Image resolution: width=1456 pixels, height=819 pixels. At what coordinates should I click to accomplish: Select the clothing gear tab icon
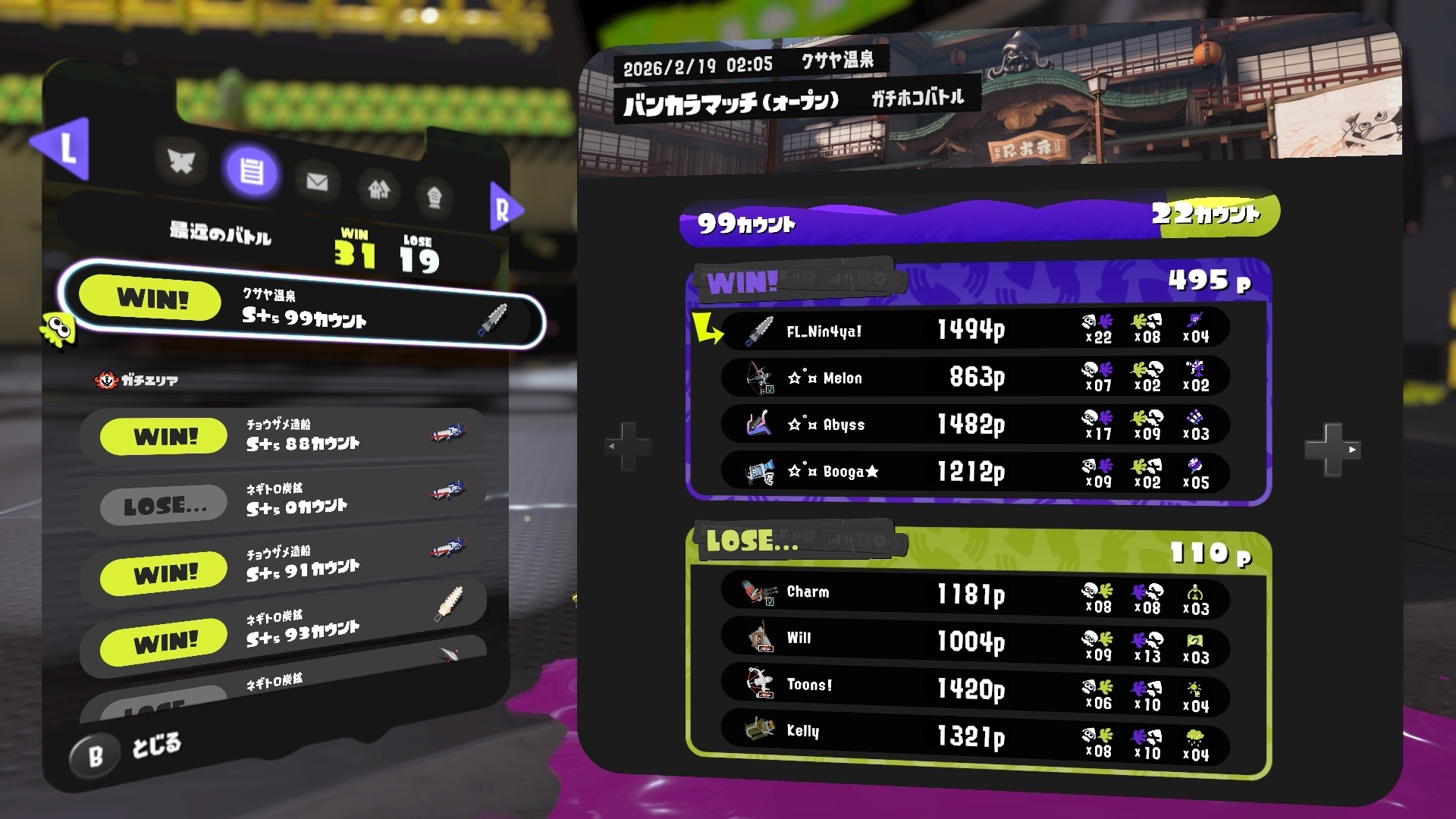point(181,162)
